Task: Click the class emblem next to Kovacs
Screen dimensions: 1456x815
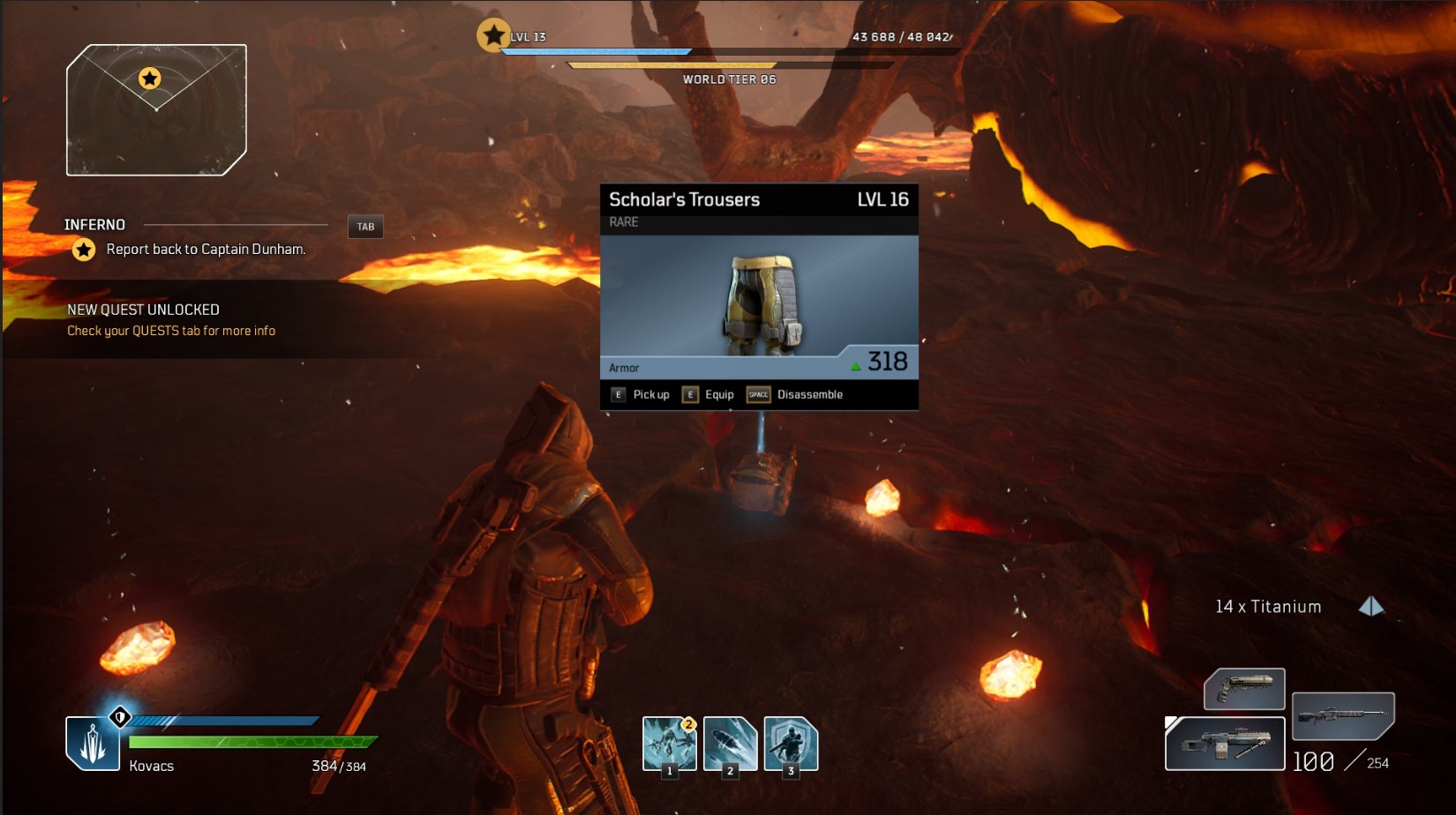Action: 93,741
